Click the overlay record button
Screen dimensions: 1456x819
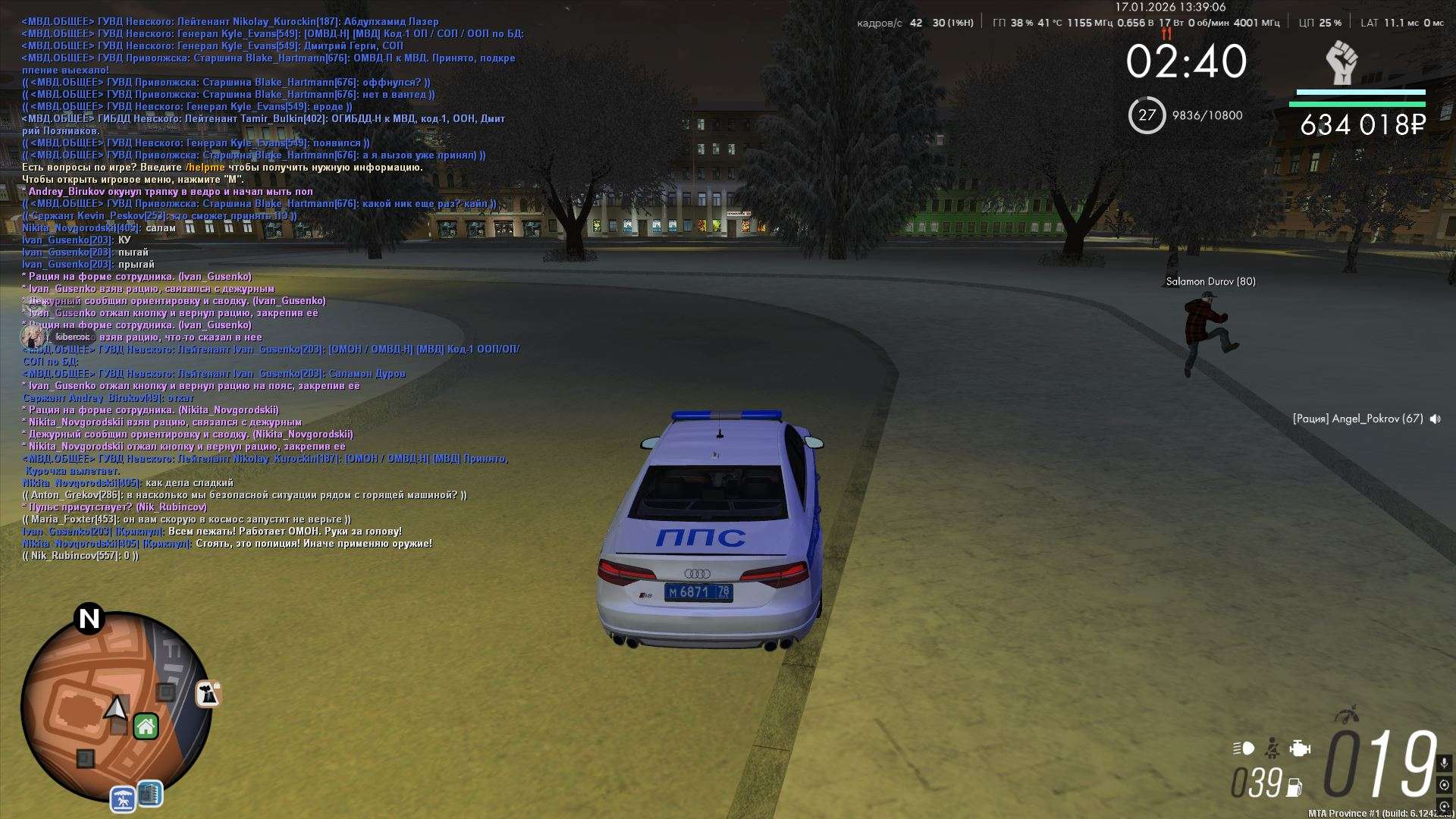pos(1444,785)
